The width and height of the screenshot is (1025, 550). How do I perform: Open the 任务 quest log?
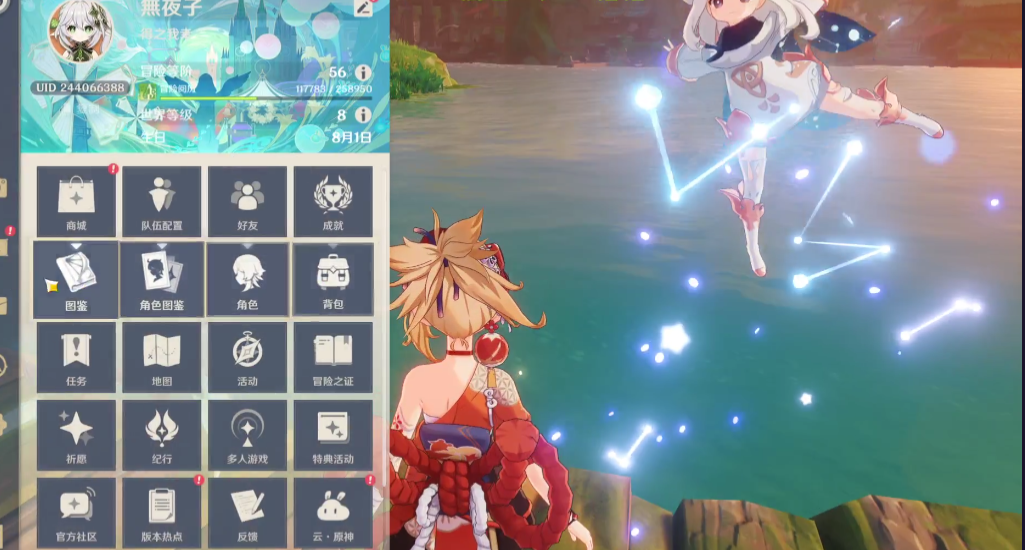76,357
